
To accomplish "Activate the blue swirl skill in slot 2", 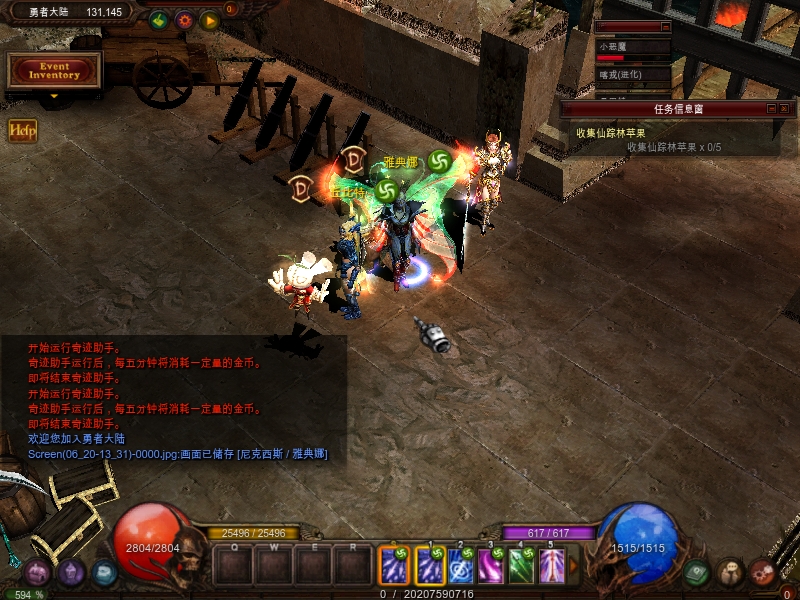I will click(461, 567).
